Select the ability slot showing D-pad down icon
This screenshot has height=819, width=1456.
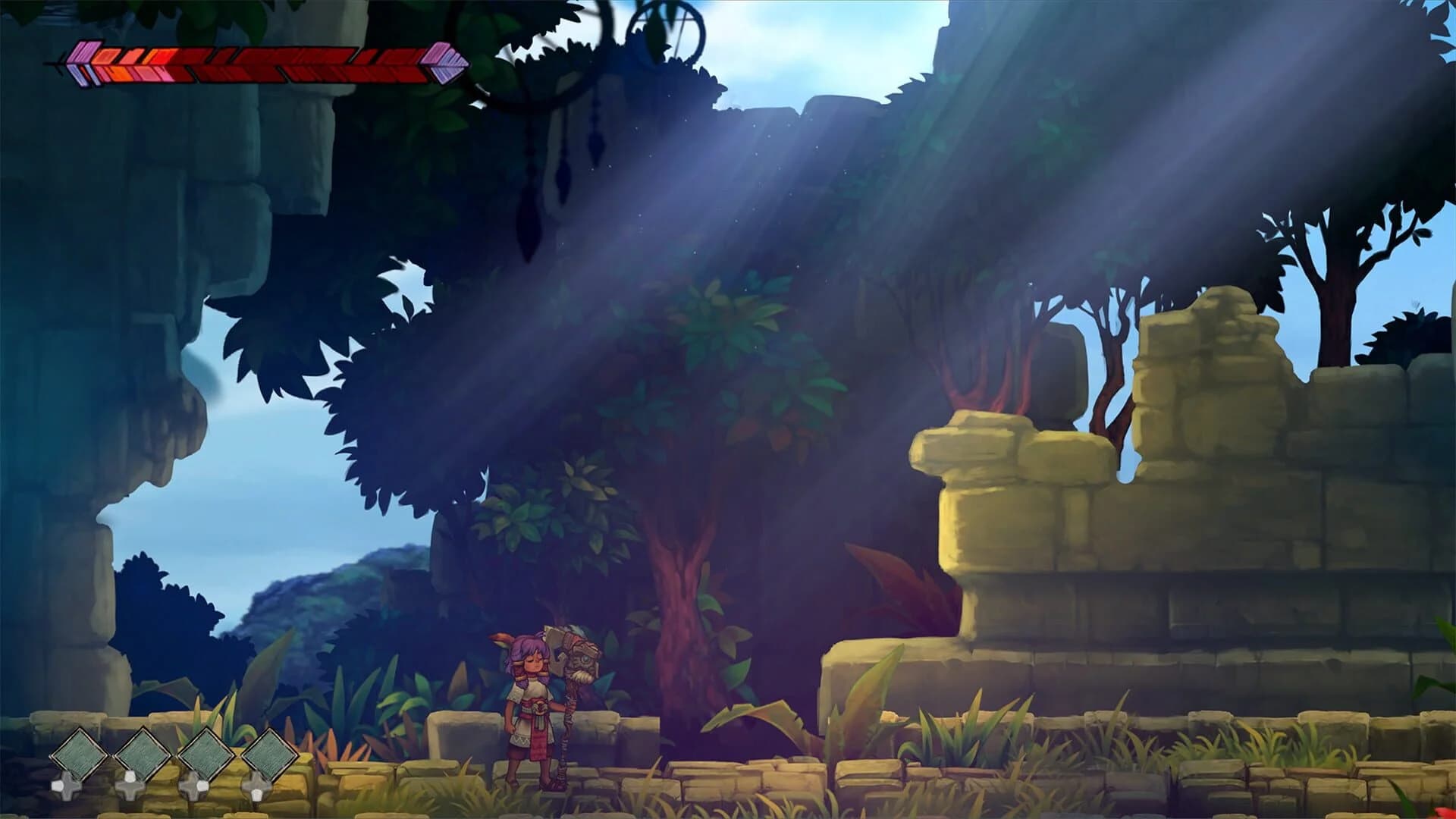point(258,788)
